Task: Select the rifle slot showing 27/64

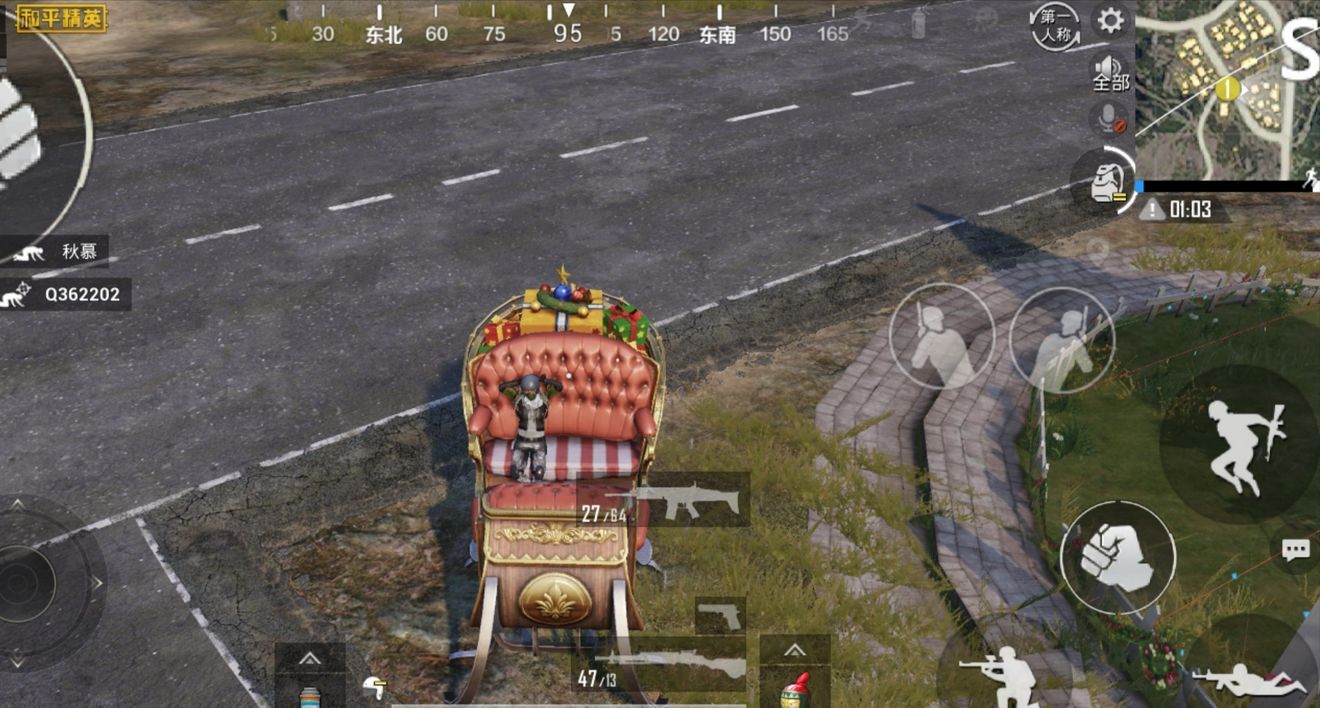Action: coord(664,501)
